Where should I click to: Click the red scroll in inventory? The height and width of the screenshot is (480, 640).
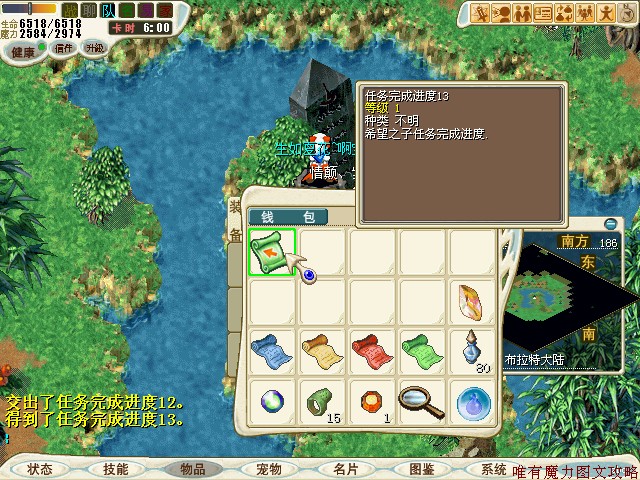click(372, 352)
